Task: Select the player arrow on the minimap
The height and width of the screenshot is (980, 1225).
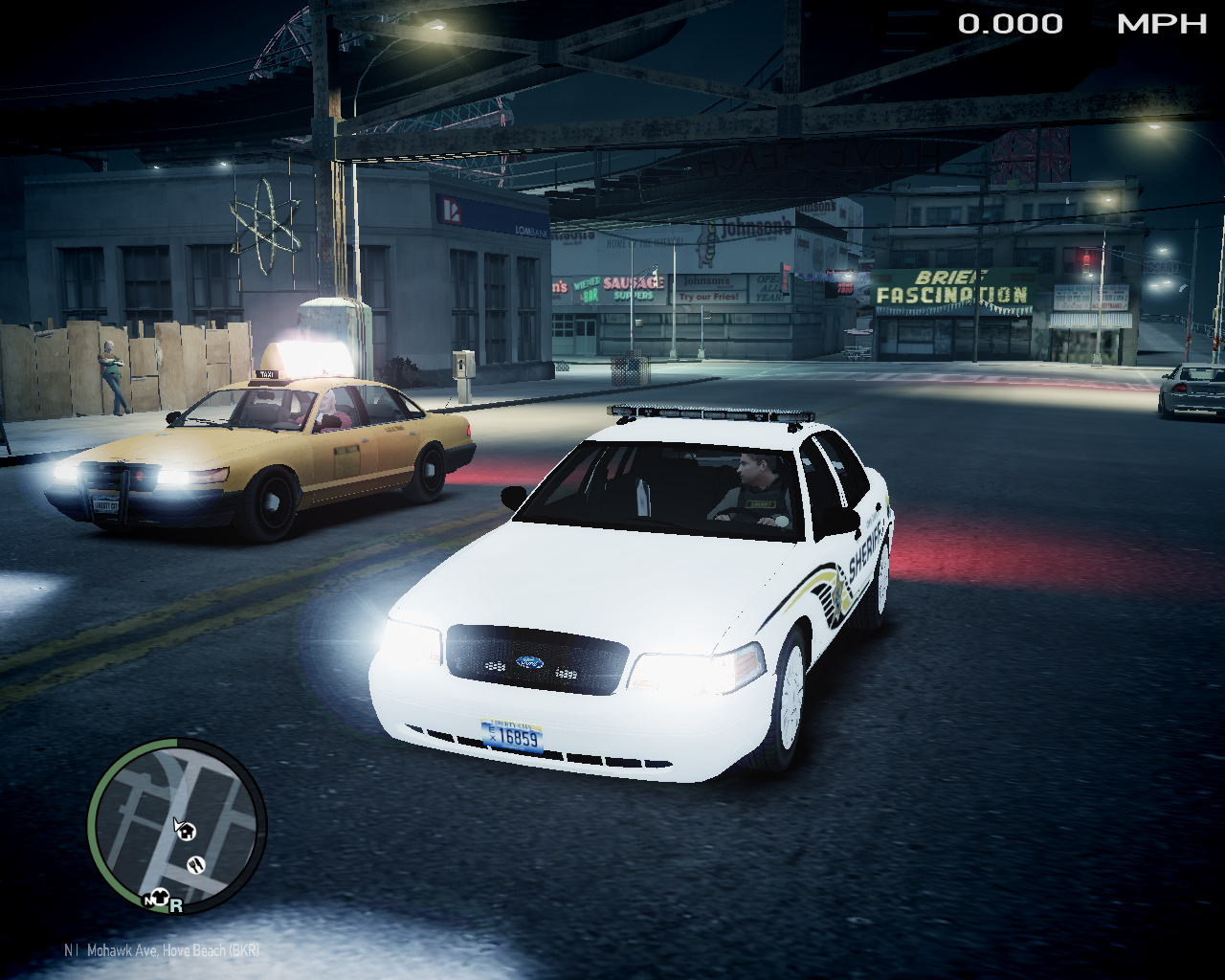Action: 177,823
